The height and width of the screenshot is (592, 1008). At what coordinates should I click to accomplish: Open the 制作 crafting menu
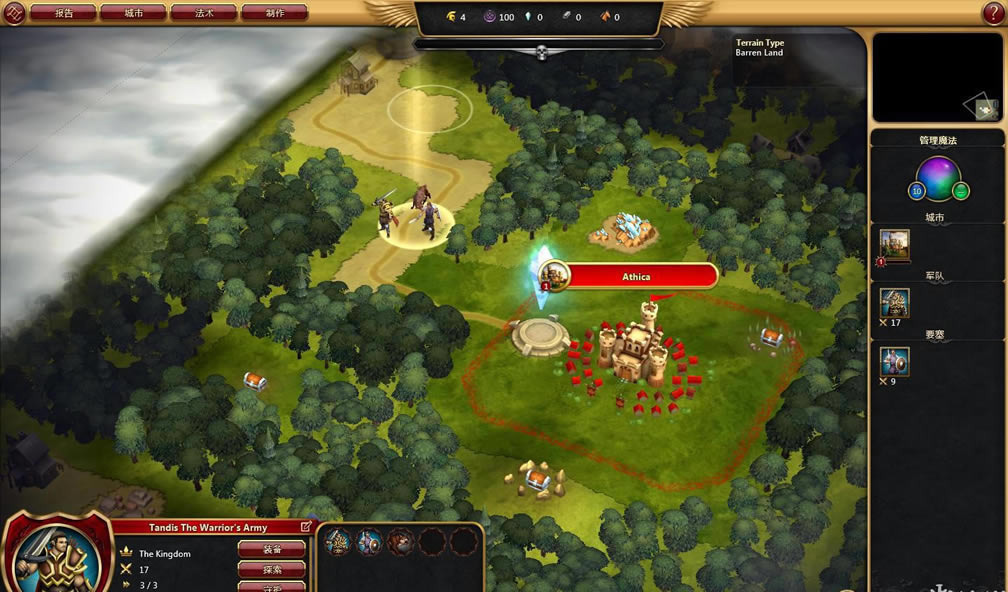tap(274, 13)
